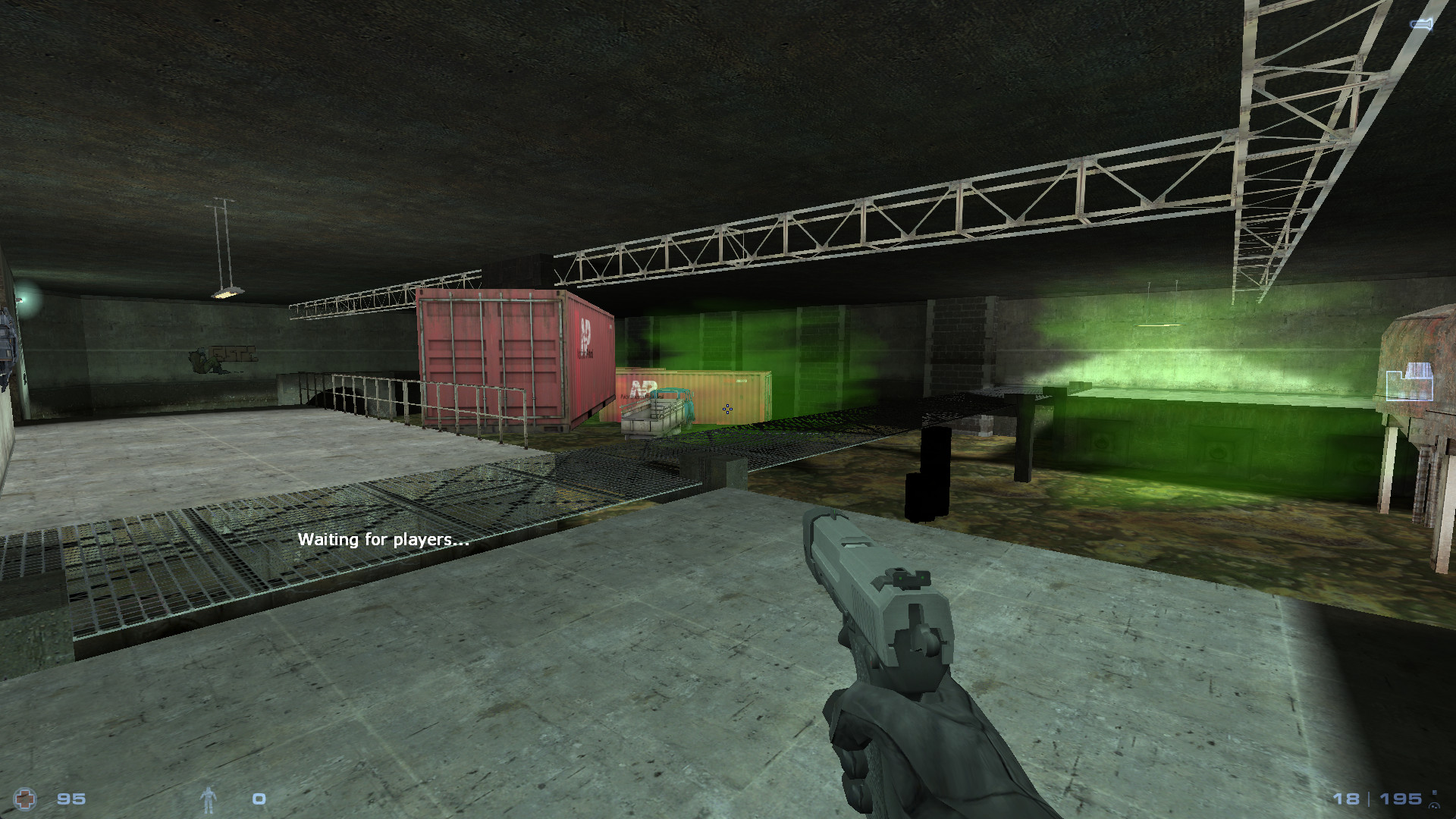Screen dimensions: 1456x819
Task: Click the divider bar between 18 and 195
Action: click(1367, 798)
